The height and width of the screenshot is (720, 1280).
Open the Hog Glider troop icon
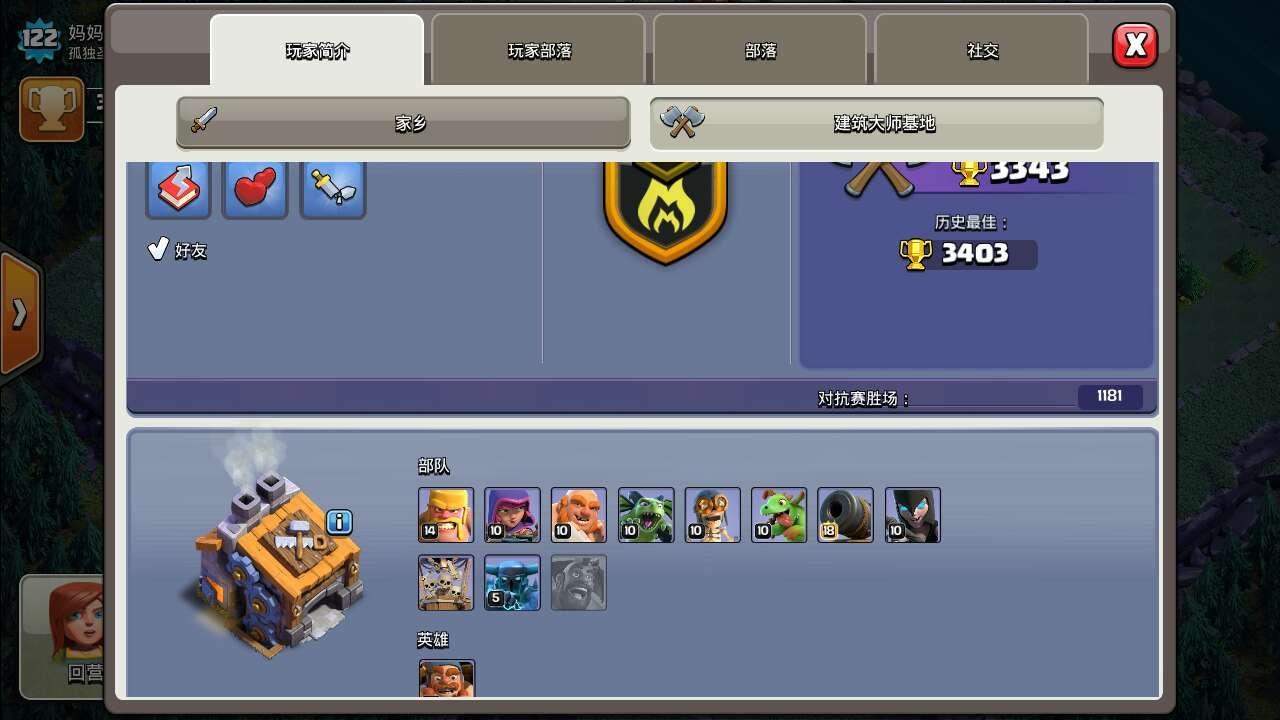point(579,582)
